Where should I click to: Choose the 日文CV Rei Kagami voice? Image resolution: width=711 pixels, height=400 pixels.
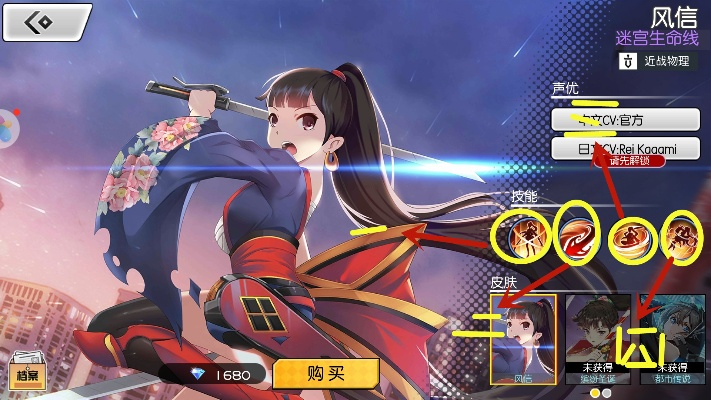click(x=625, y=149)
